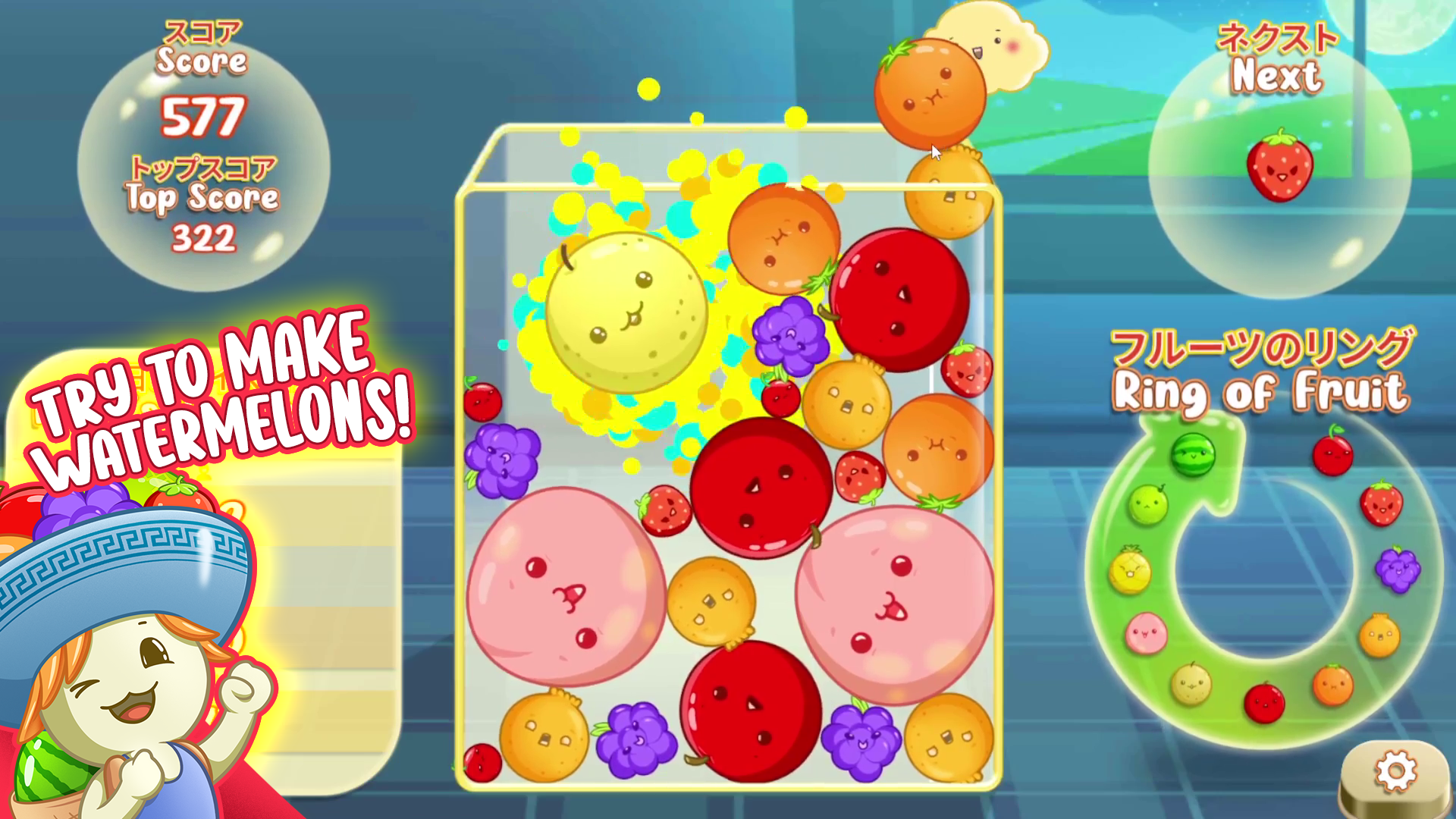
Task: Select the pineapple icon in the Ring of Fruit
Action: pyautogui.click(x=1130, y=571)
